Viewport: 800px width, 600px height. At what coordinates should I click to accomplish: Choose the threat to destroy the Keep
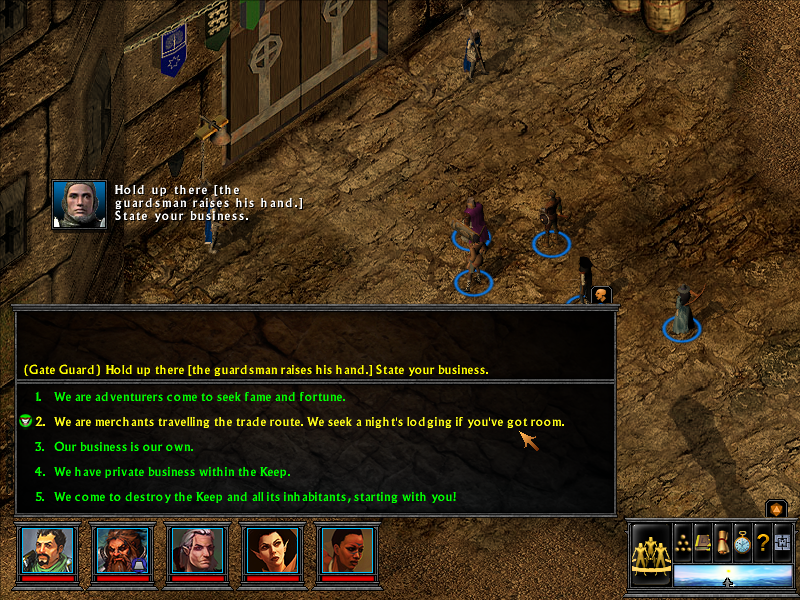pyautogui.click(x=255, y=497)
